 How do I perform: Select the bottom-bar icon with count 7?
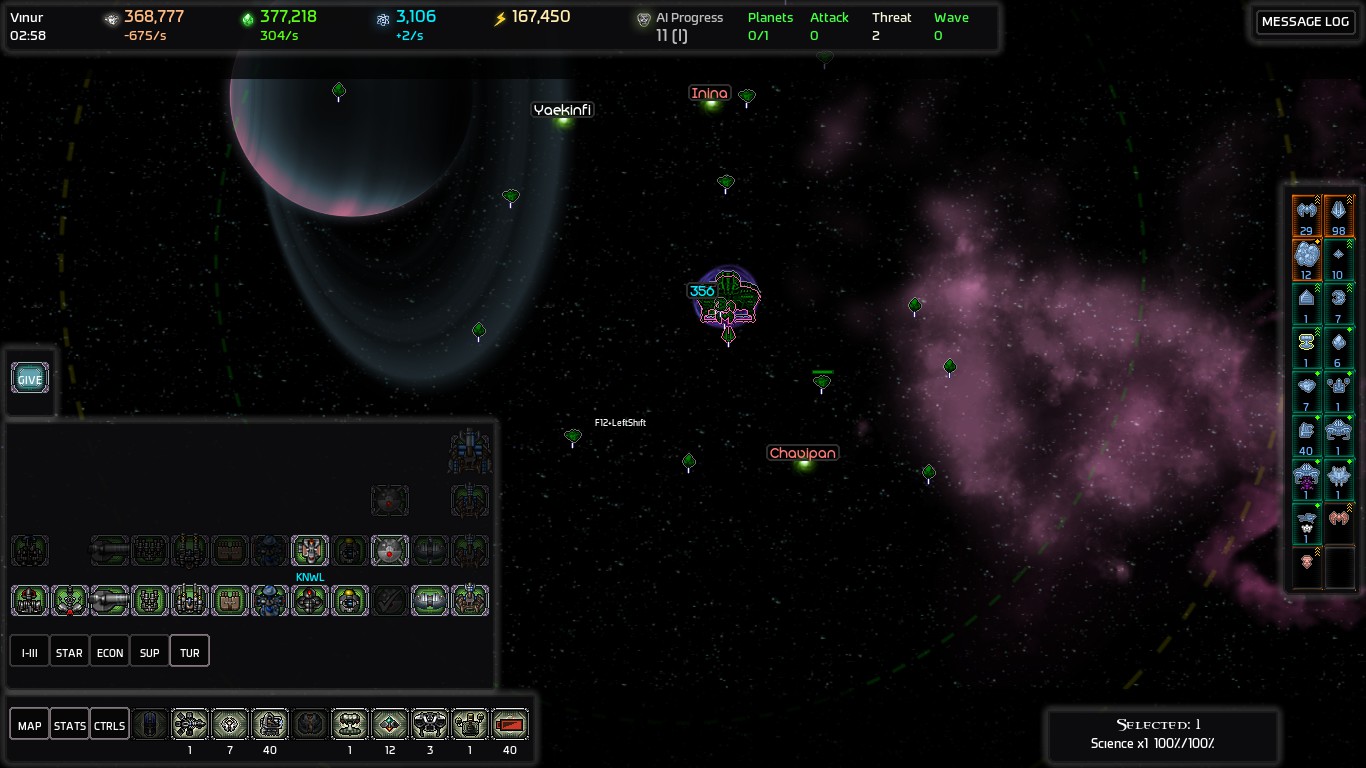click(230, 724)
